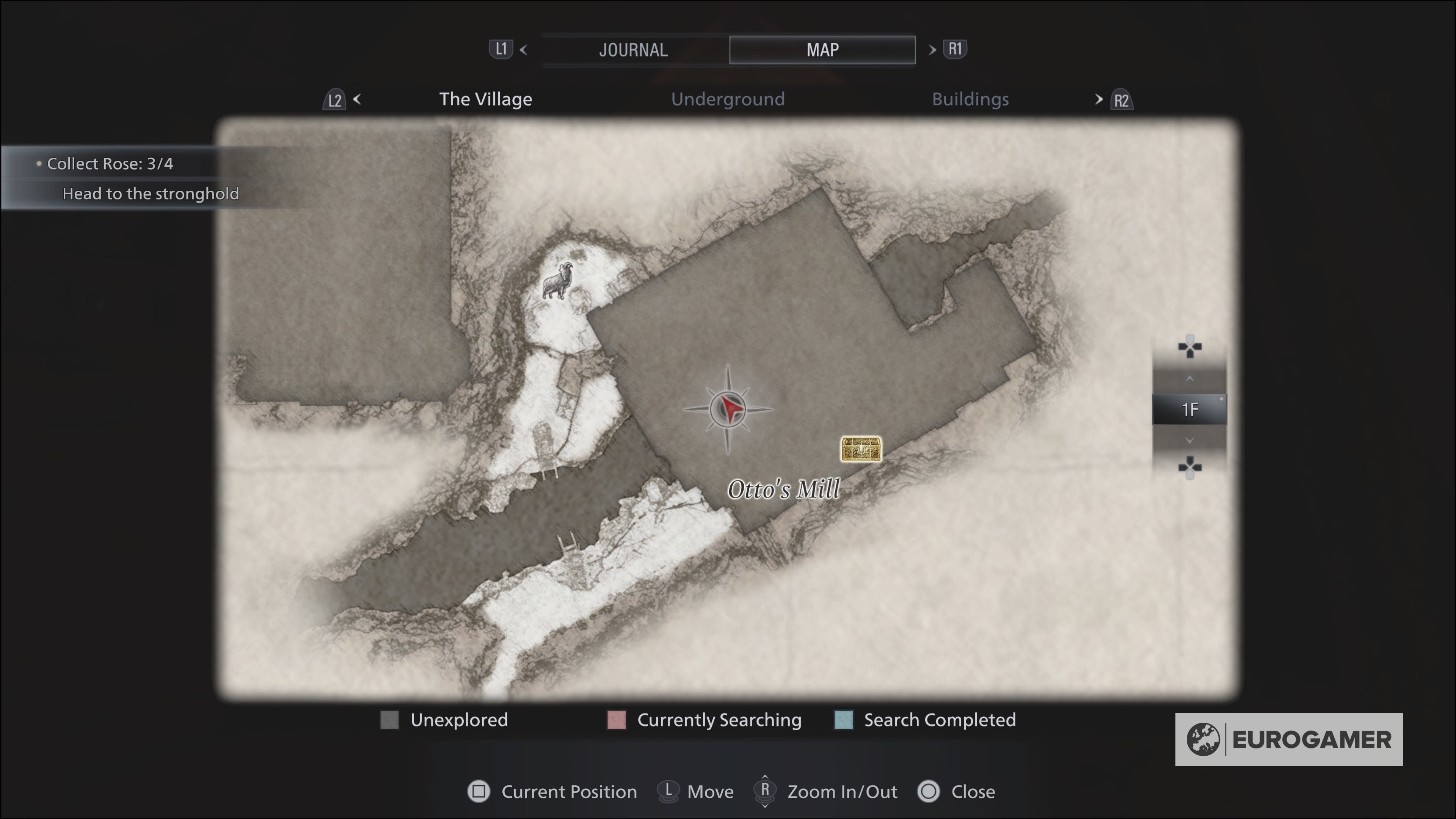Select the golden treasure chest marker
This screenshot has height=819, width=1456.
(860, 449)
